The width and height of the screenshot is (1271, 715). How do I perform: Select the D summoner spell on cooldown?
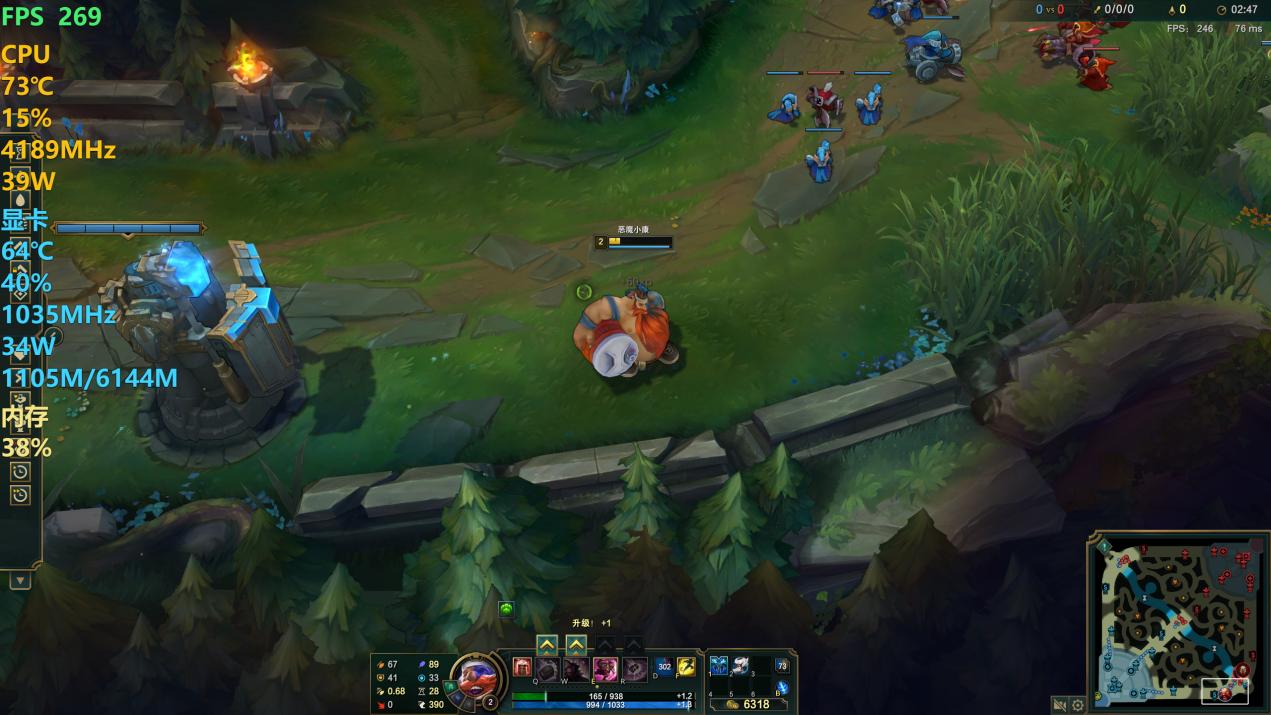click(x=664, y=666)
